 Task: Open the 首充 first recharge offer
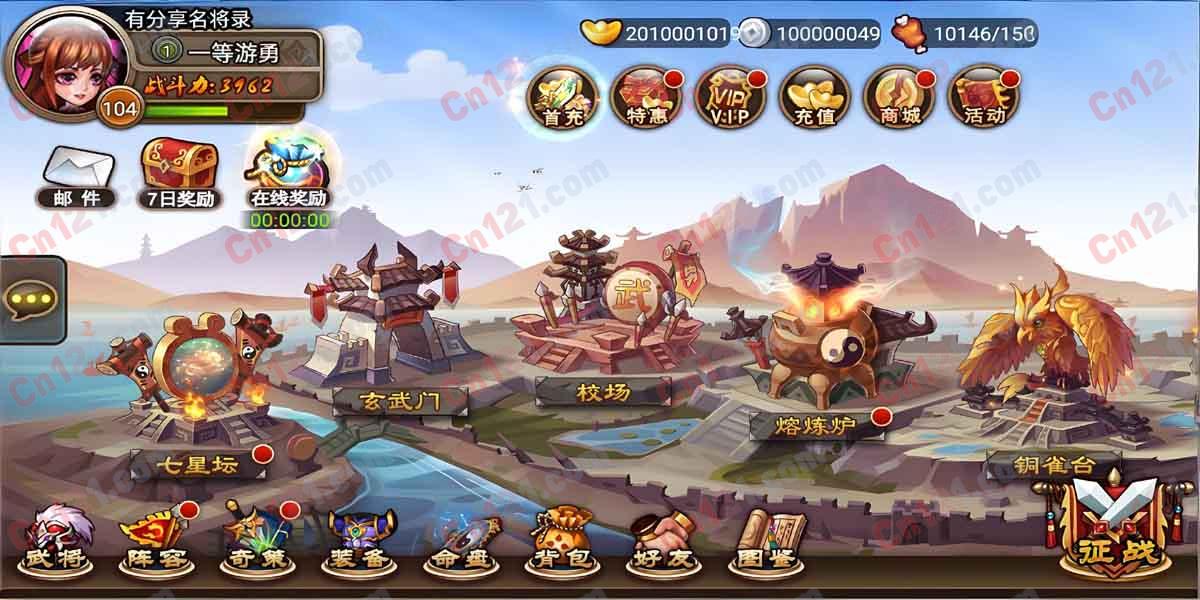tap(564, 95)
